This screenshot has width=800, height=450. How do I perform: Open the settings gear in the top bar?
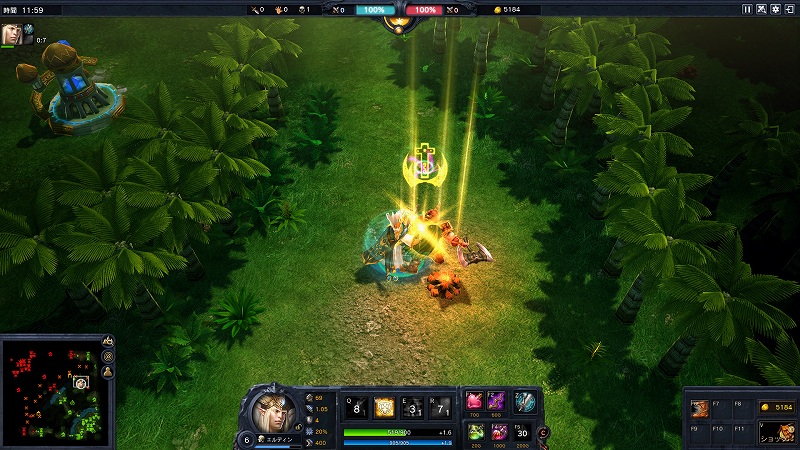776,9
